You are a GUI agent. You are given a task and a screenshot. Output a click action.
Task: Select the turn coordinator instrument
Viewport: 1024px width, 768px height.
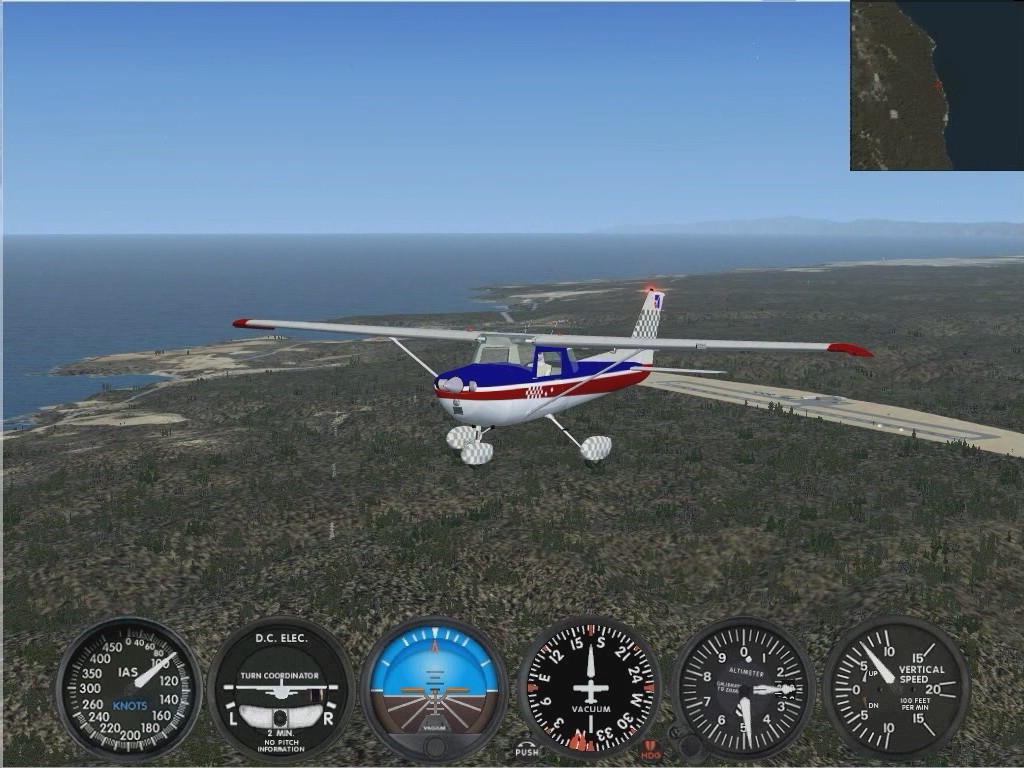coord(281,688)
